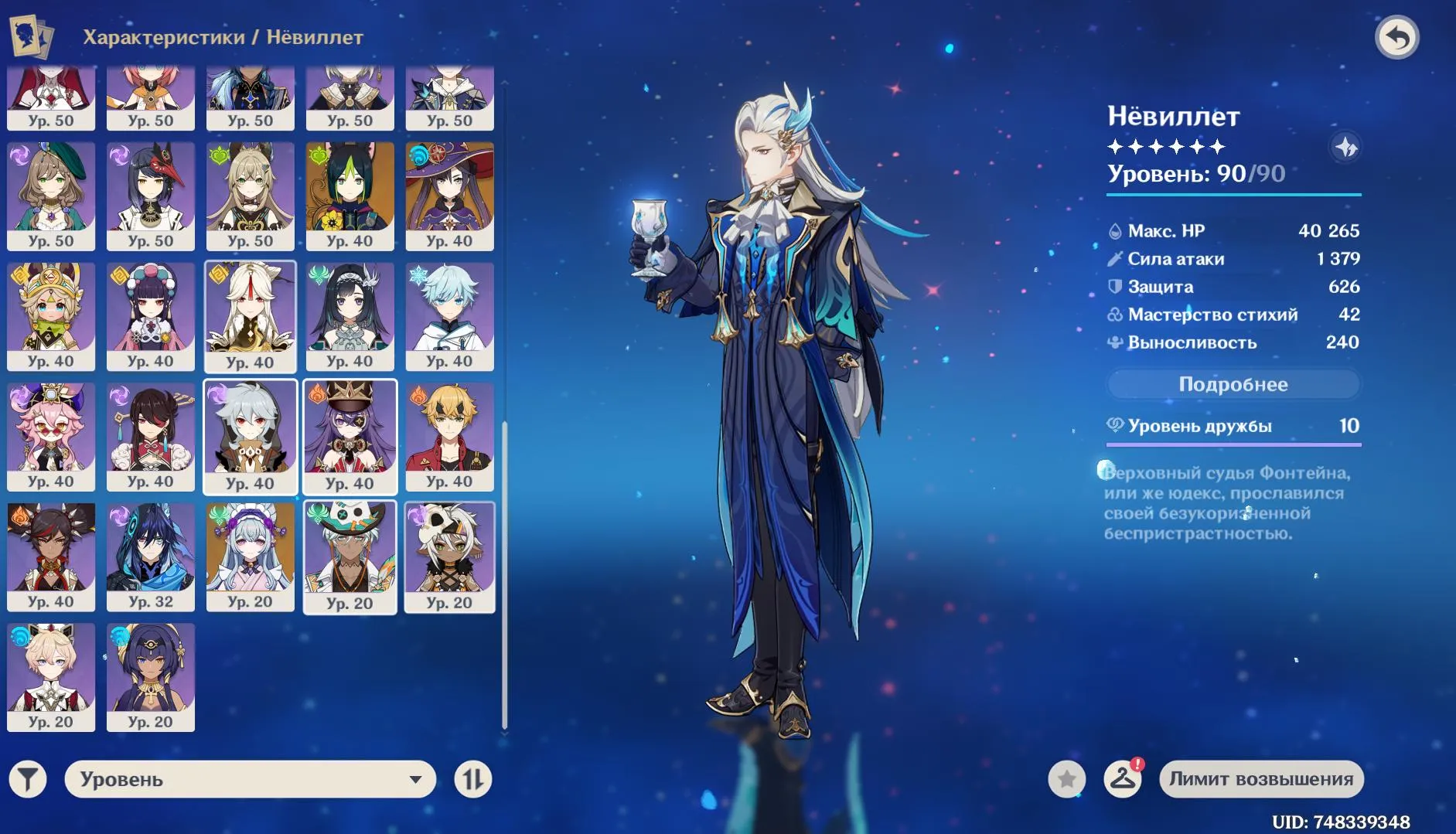Screen dimensions: 1456x834
Task: Click the Подробнее button for detailed stats
Action: coord(1233,384)
